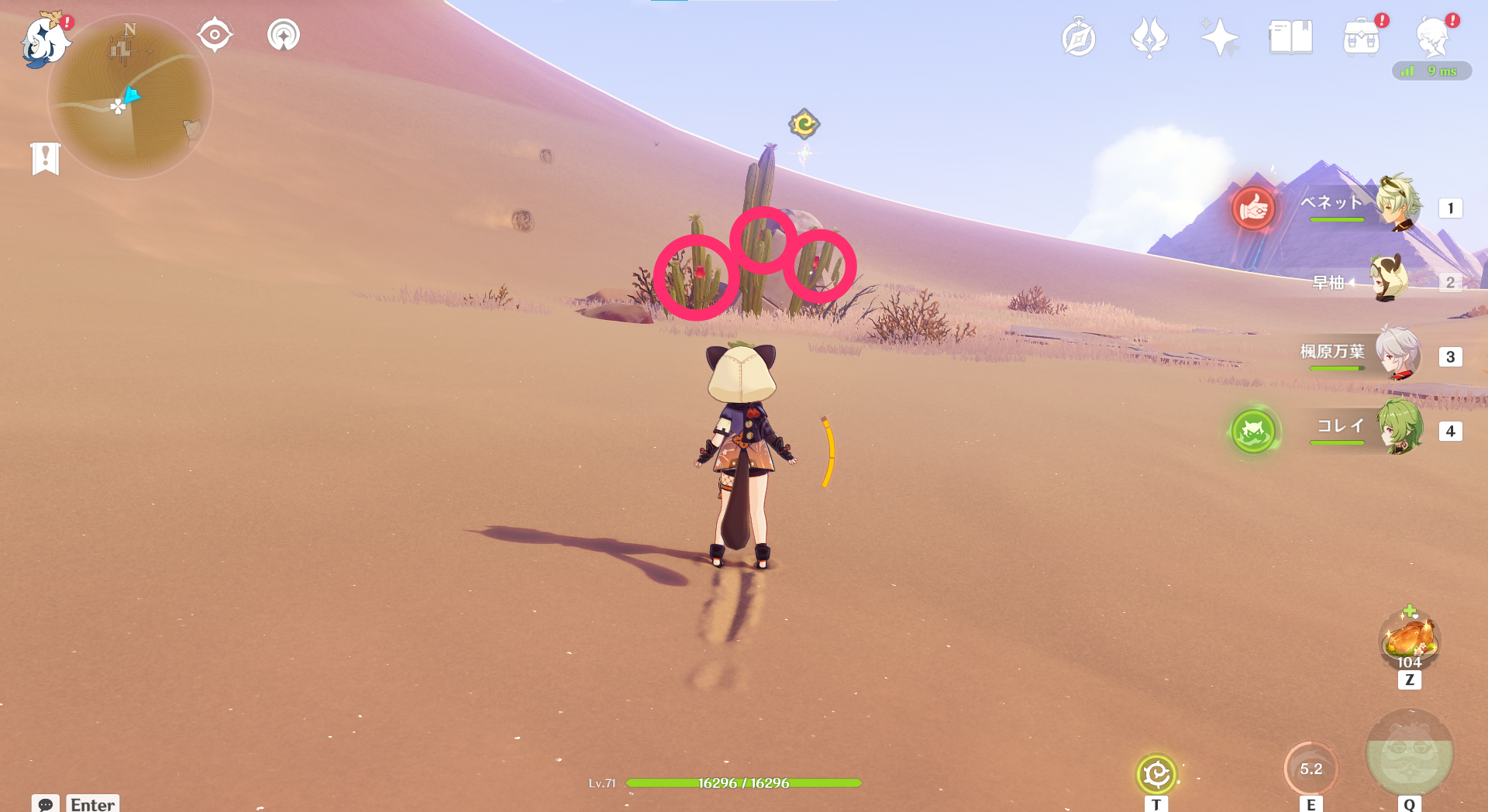Viewport: 1488px width, 812px height.
Task: Activate the elemental skill on cooldown
Action: [1311, 769]
